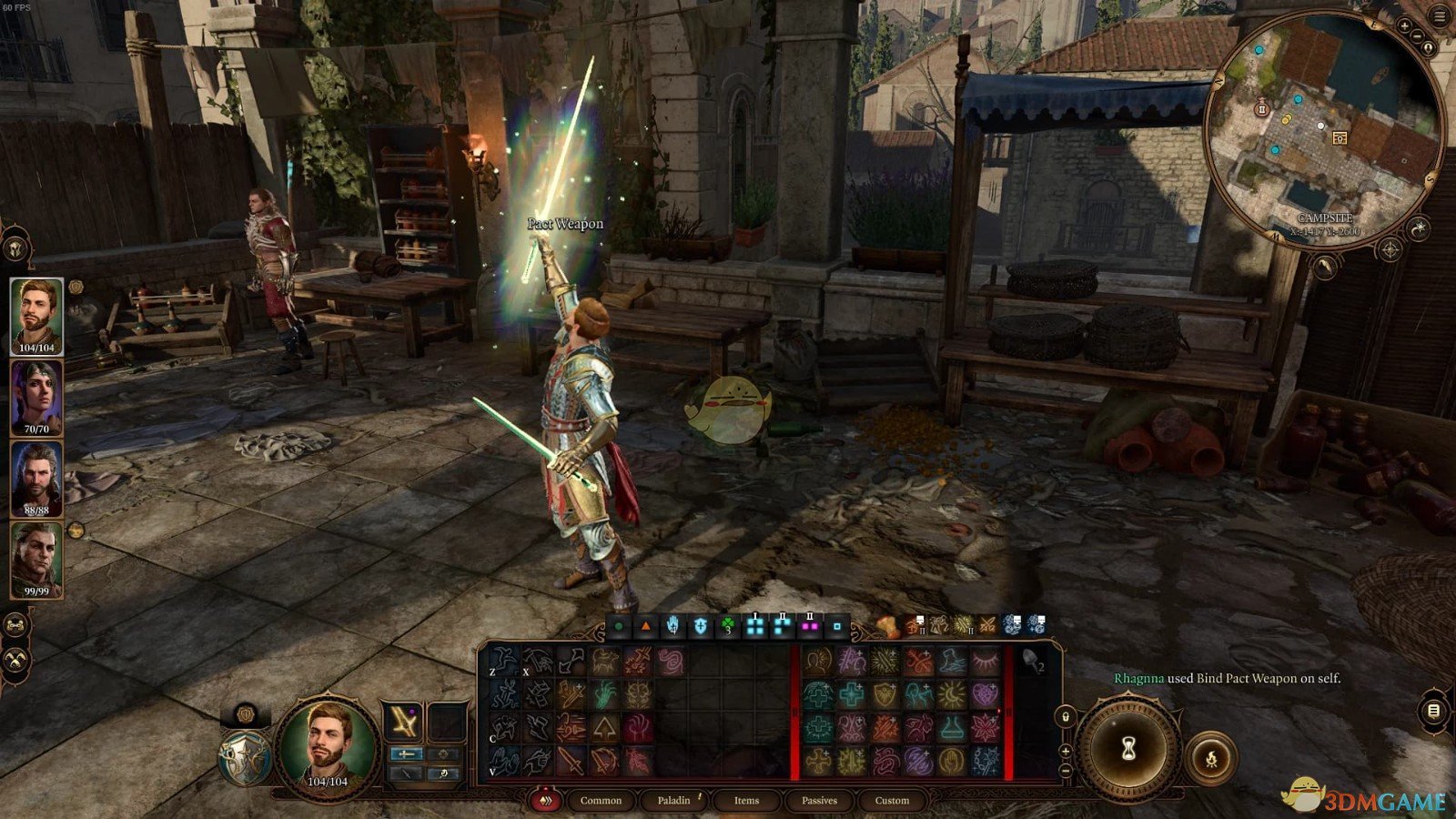The height and width of the screenshot is (819, 1456).
Task: Click the hourglass end turn button
Action: coord(1129,748)
